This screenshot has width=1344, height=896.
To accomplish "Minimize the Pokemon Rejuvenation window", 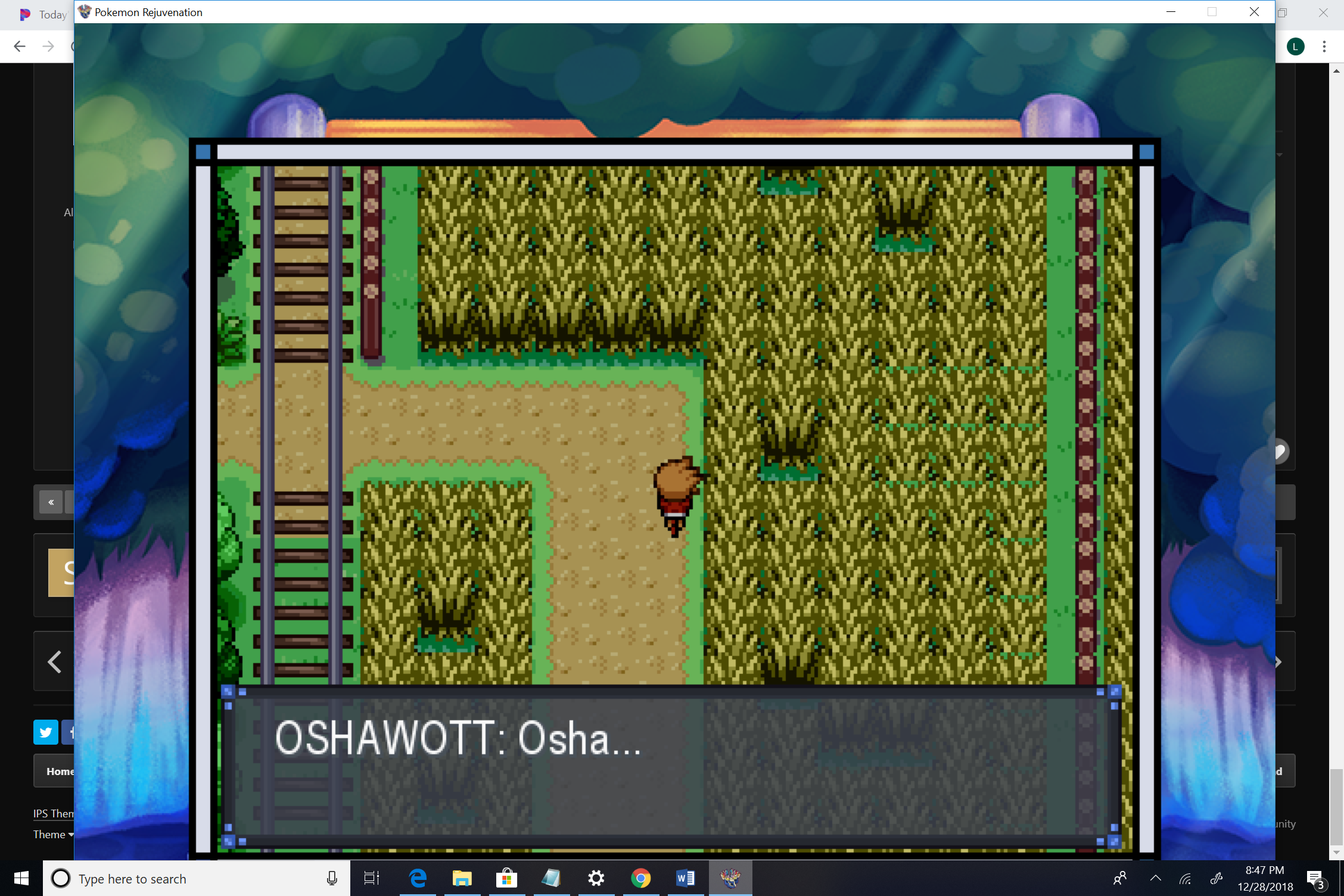I will click(x=1171, y=12).
